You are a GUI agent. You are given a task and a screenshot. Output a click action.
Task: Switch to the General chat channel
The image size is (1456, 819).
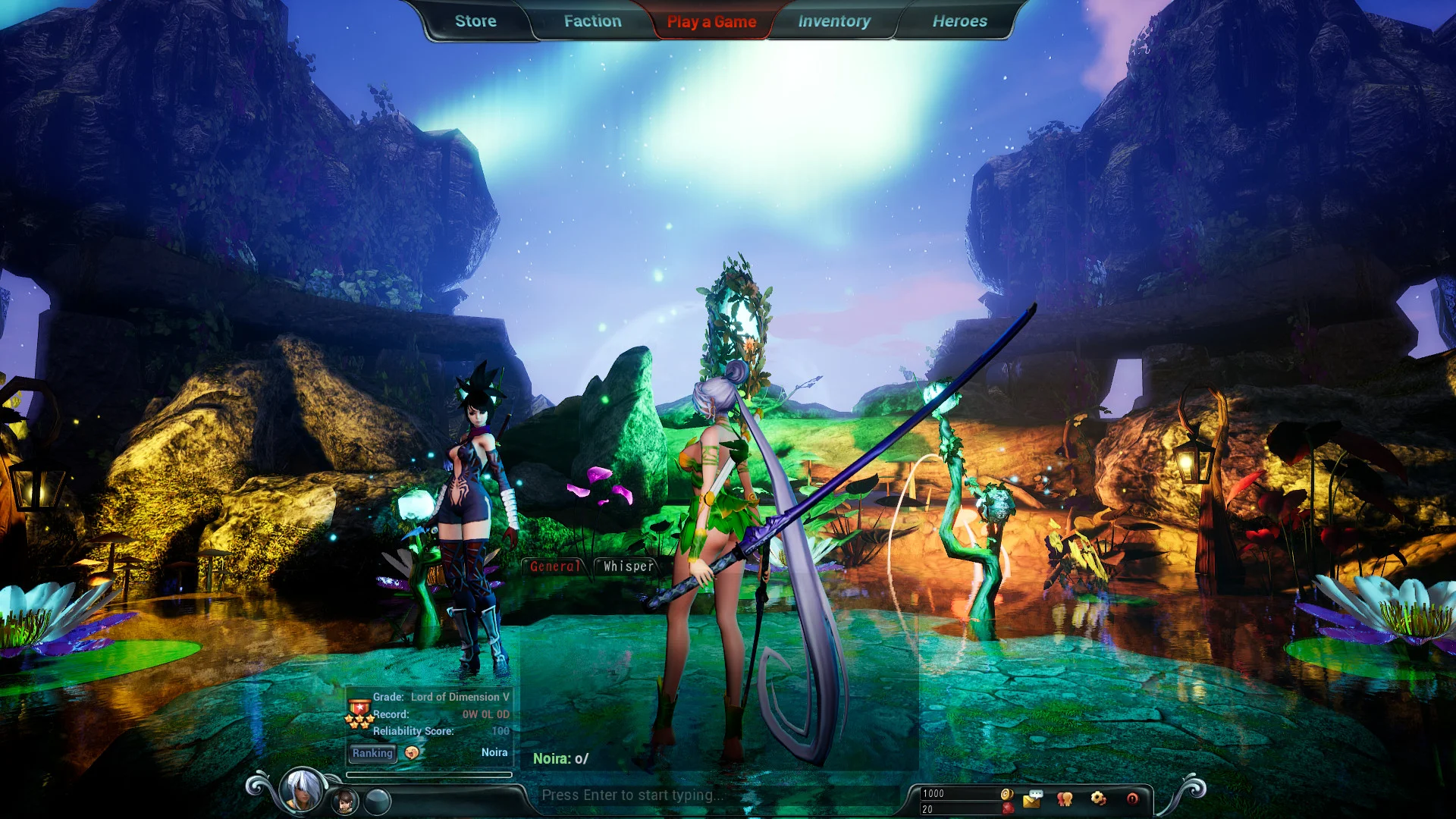click(x=554, y=565)
